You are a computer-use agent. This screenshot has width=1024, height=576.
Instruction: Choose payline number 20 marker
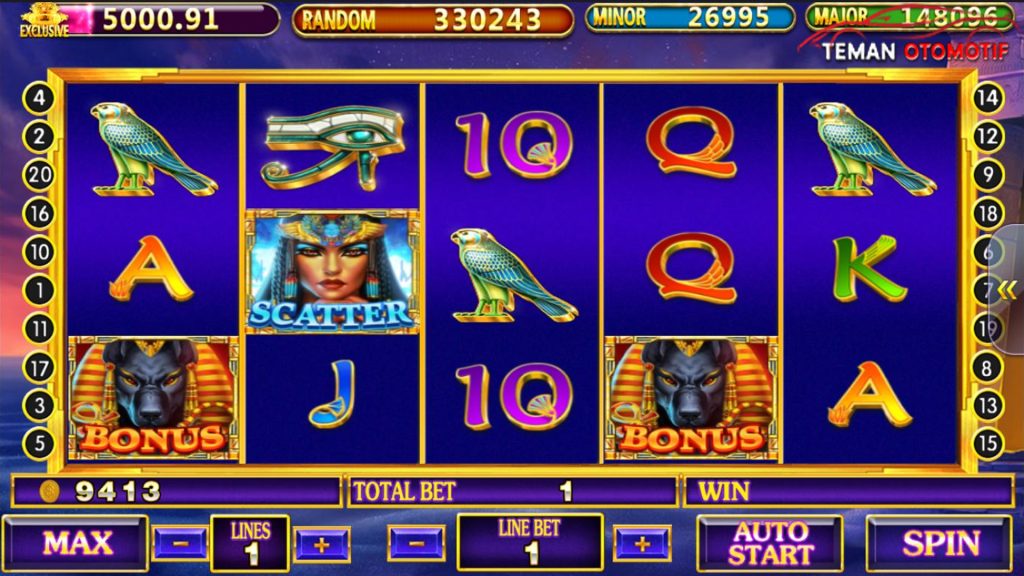pyautogui.click(x=39, y=175)
